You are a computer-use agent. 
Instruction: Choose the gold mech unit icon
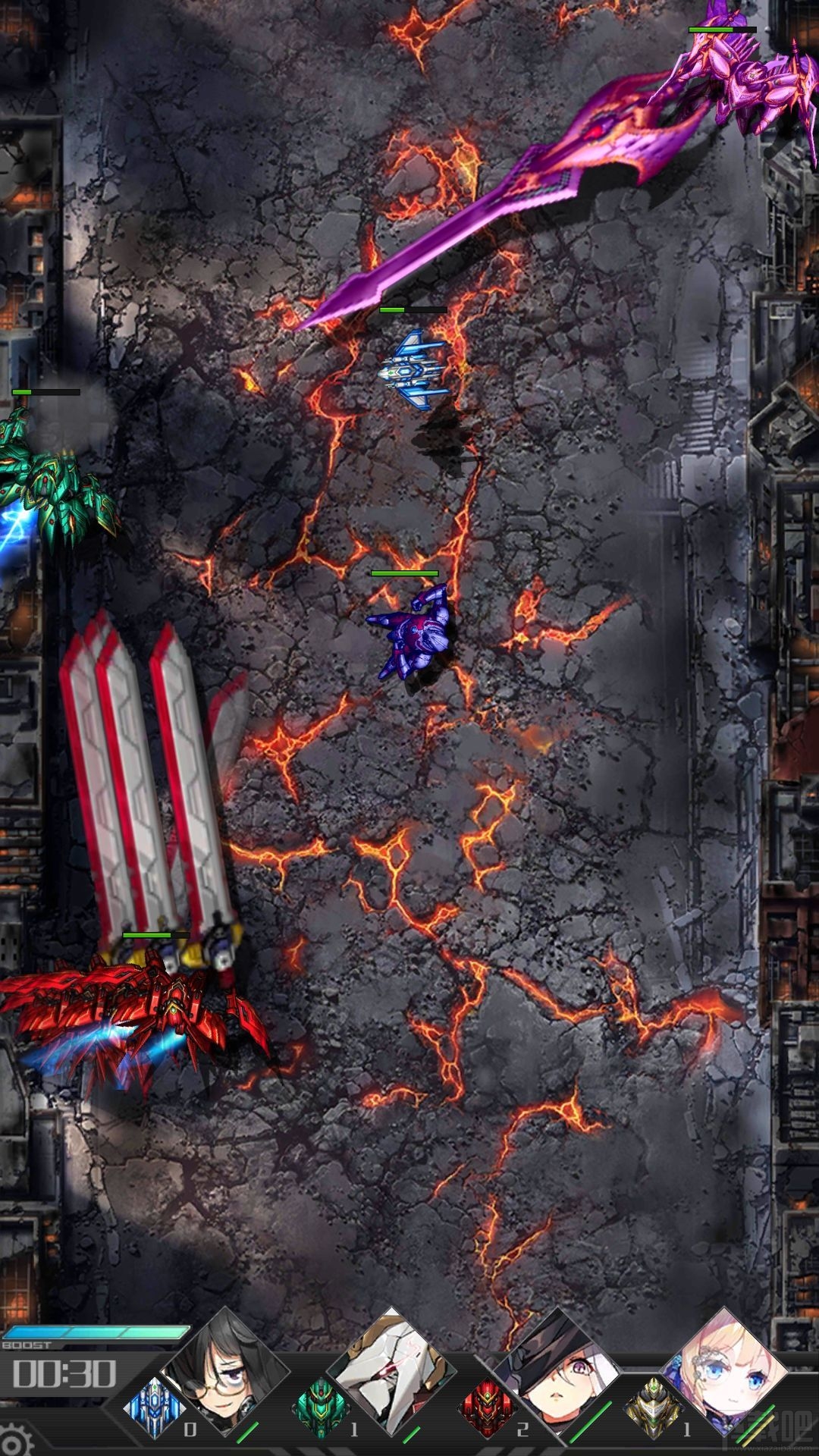(x=654, y=1410)
